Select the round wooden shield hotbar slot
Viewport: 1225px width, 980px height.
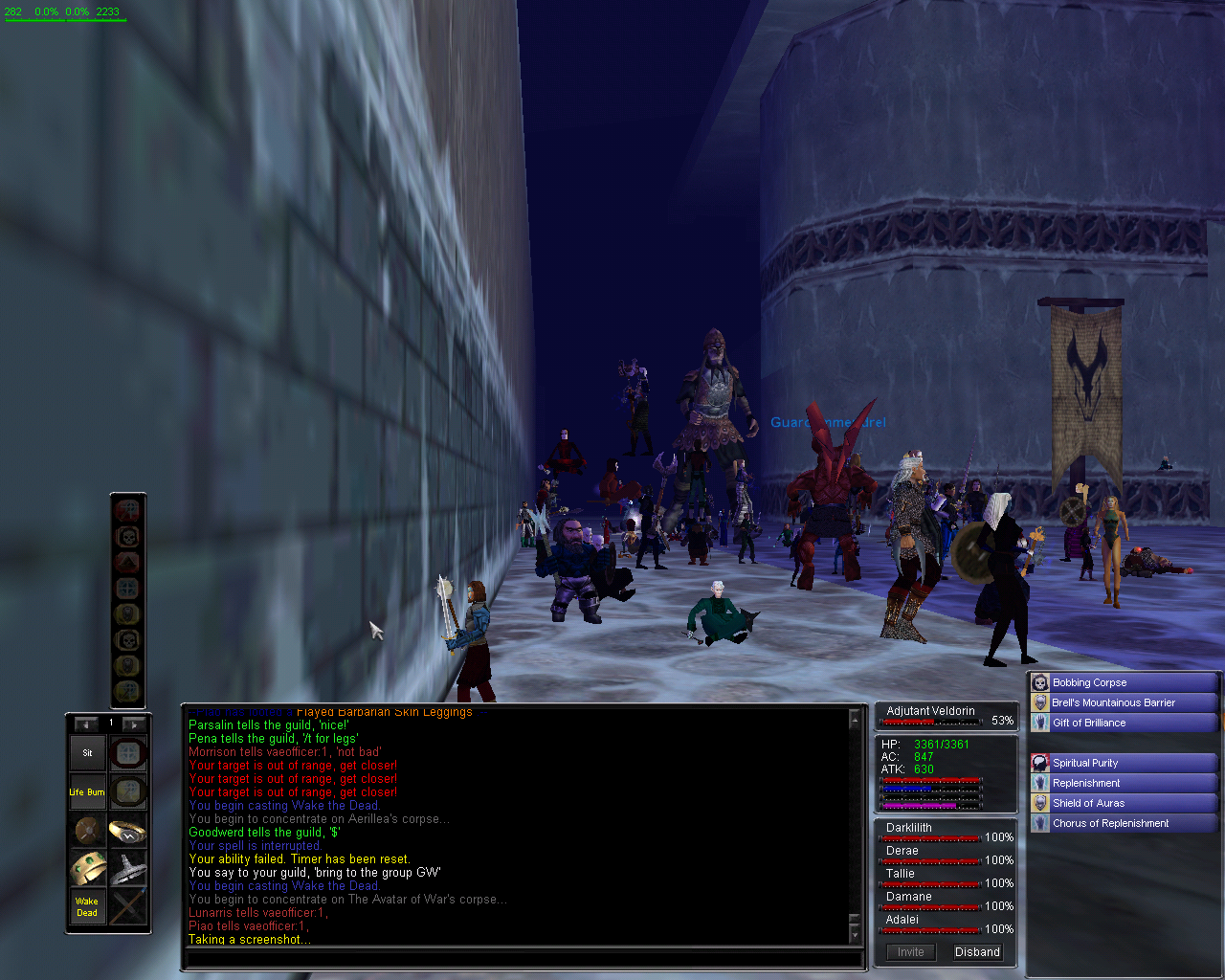87,830
